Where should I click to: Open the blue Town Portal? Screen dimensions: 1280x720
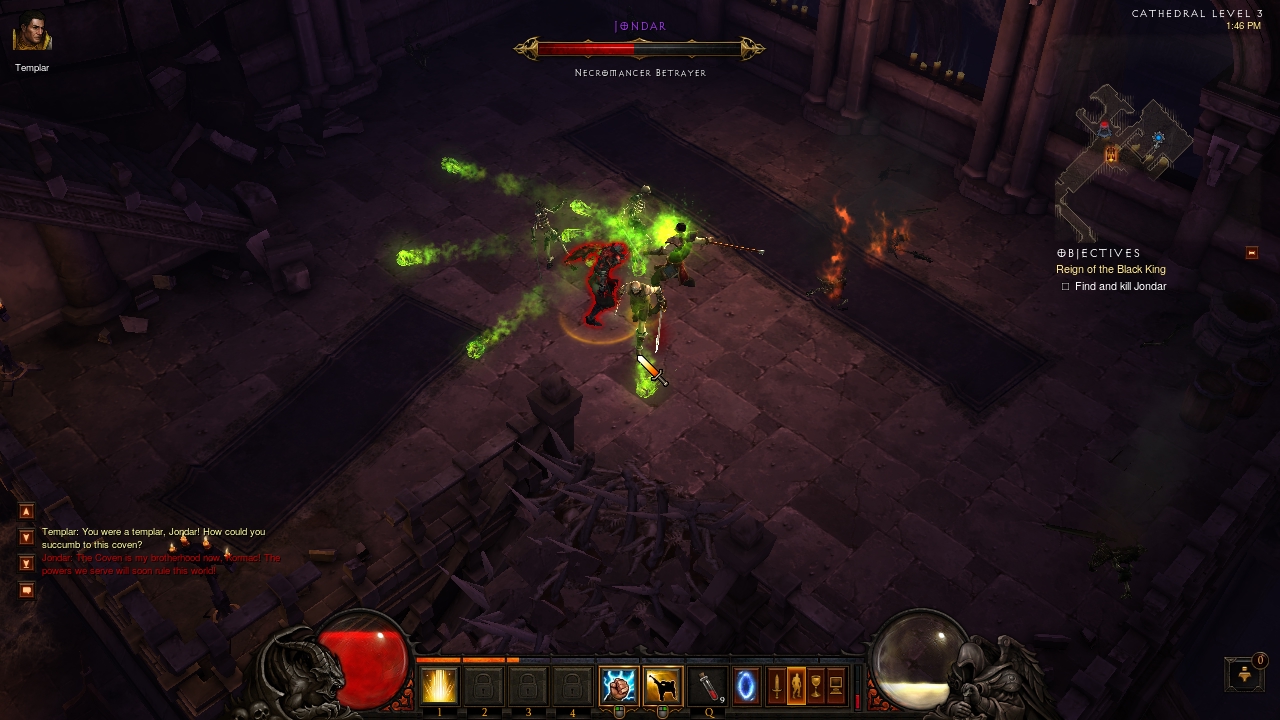point(747,686)
